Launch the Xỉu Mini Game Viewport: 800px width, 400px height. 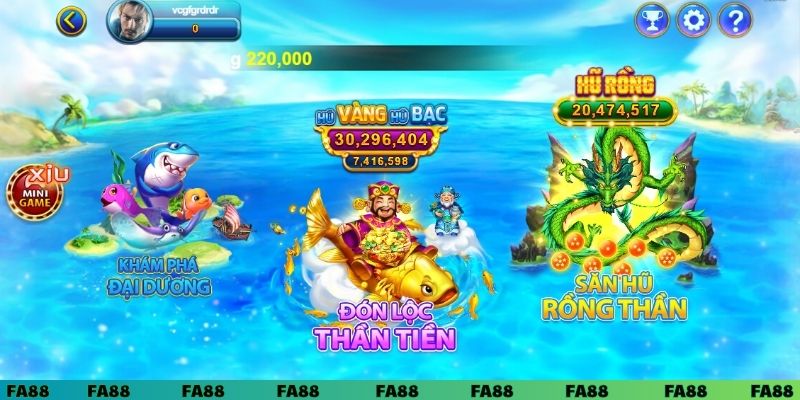click(x=37, y=192)
